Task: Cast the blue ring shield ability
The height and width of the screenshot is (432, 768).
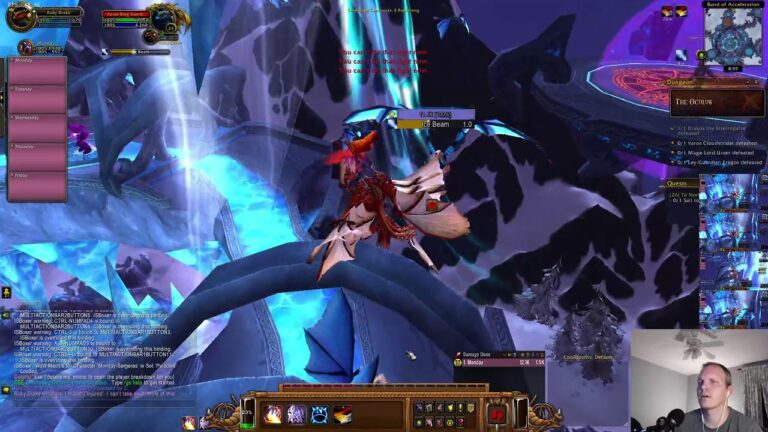Action: click(319, 413)
